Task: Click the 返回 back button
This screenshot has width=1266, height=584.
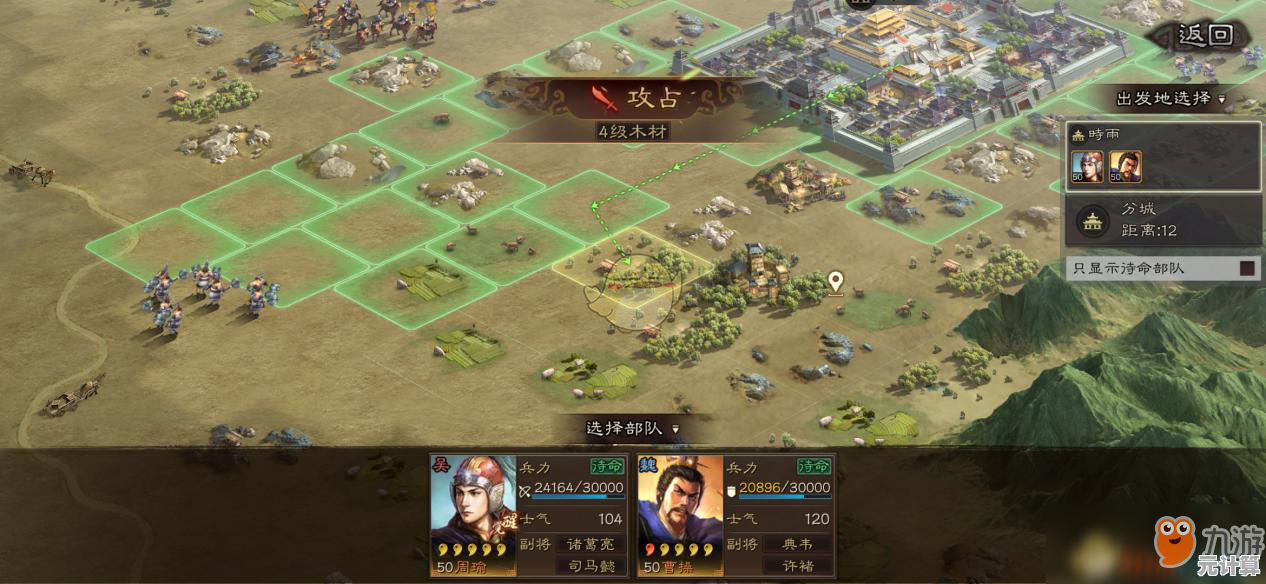Action: (x=1204, y=37)
